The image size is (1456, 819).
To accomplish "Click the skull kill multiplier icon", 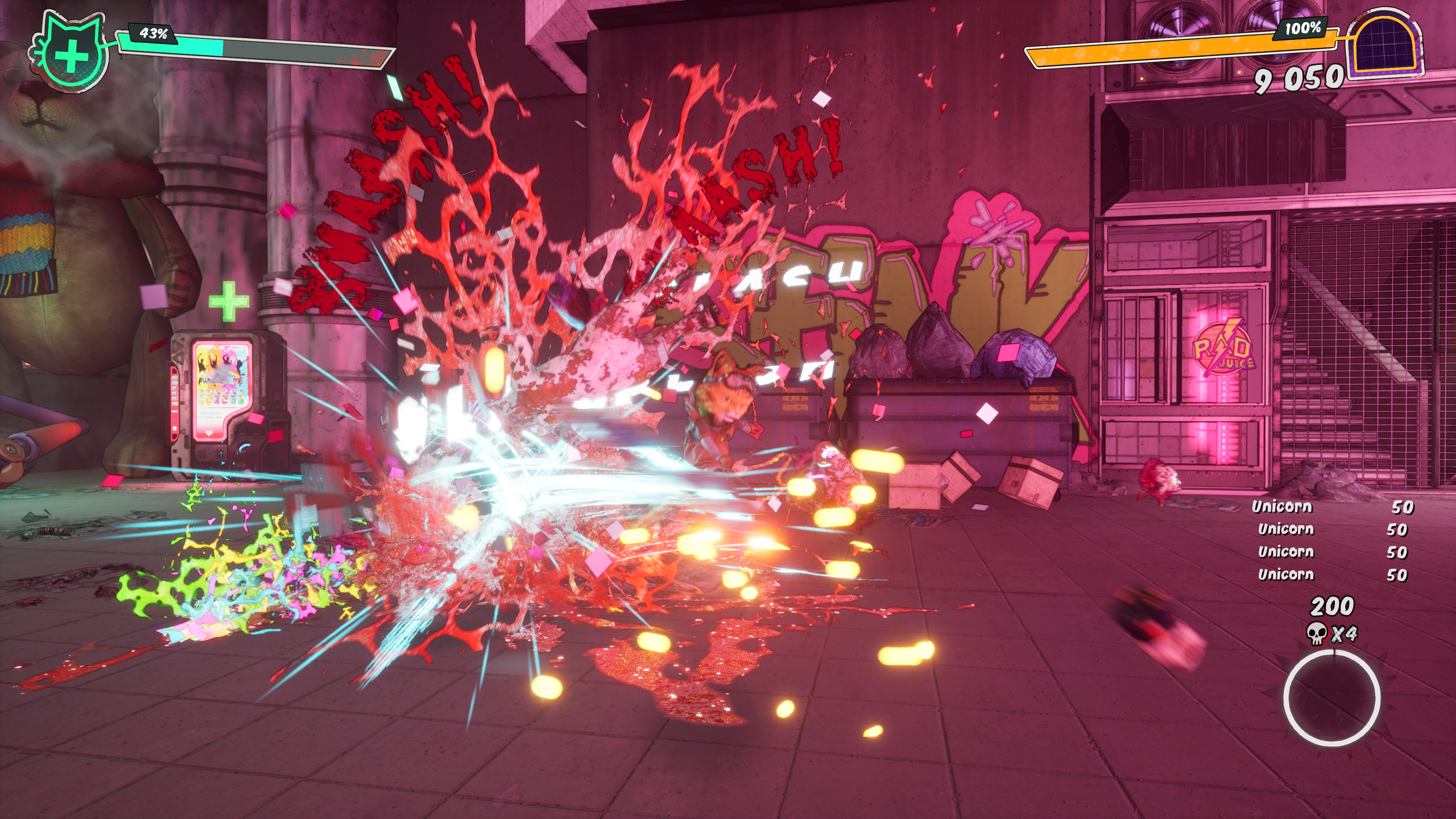I will pyautogui.click(x=1316, y=634).
